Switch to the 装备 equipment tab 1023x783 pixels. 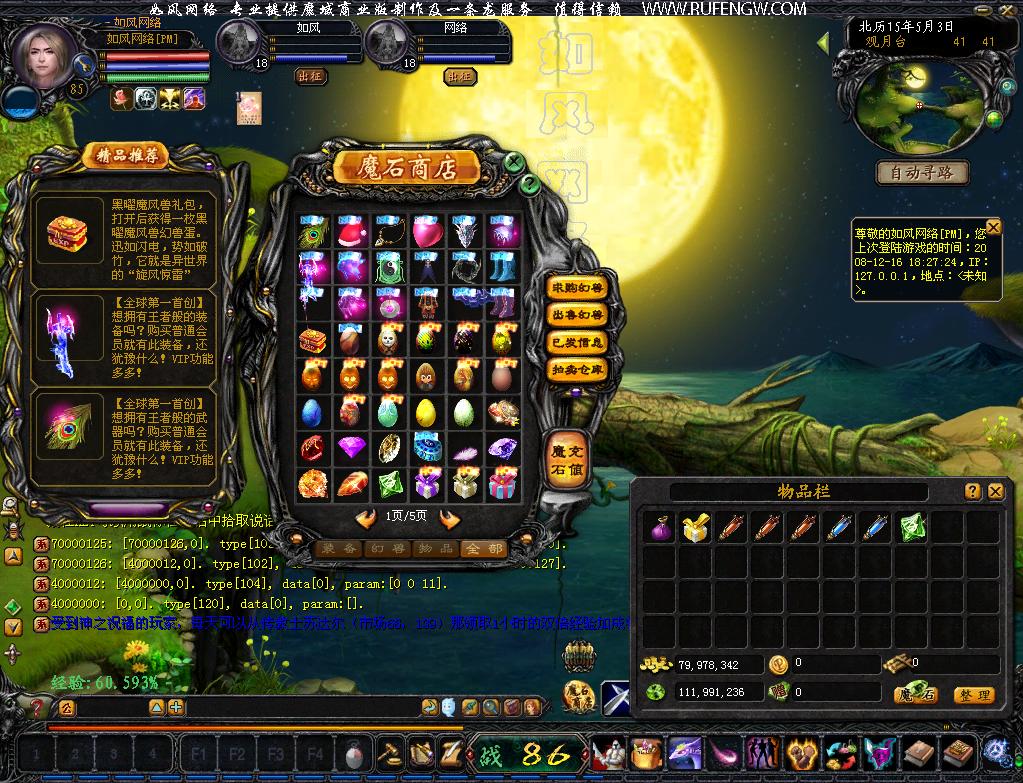pyautogui.click(x=337, y=548)
